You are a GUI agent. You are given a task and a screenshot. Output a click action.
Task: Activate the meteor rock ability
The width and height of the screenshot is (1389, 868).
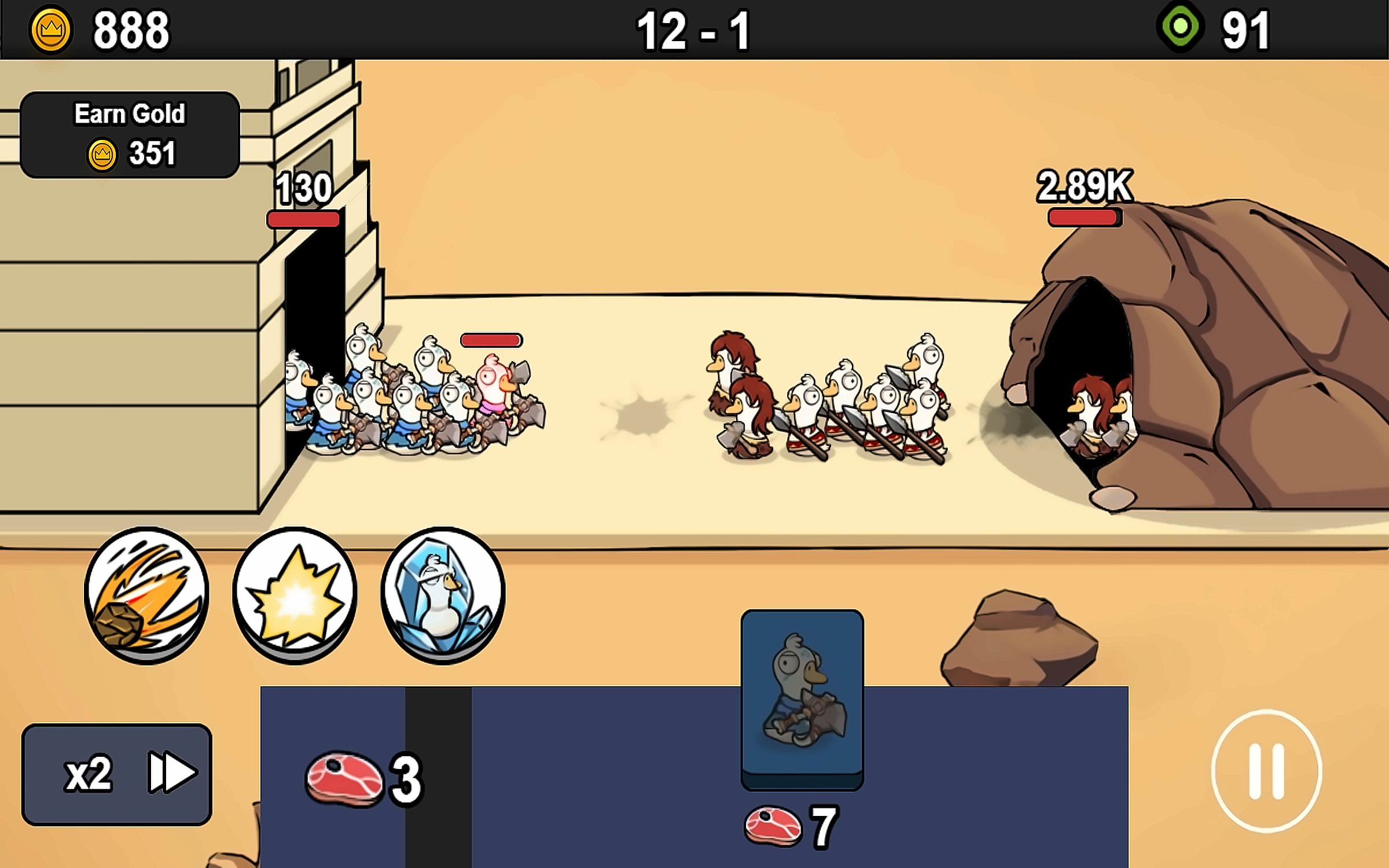point(146,594)
